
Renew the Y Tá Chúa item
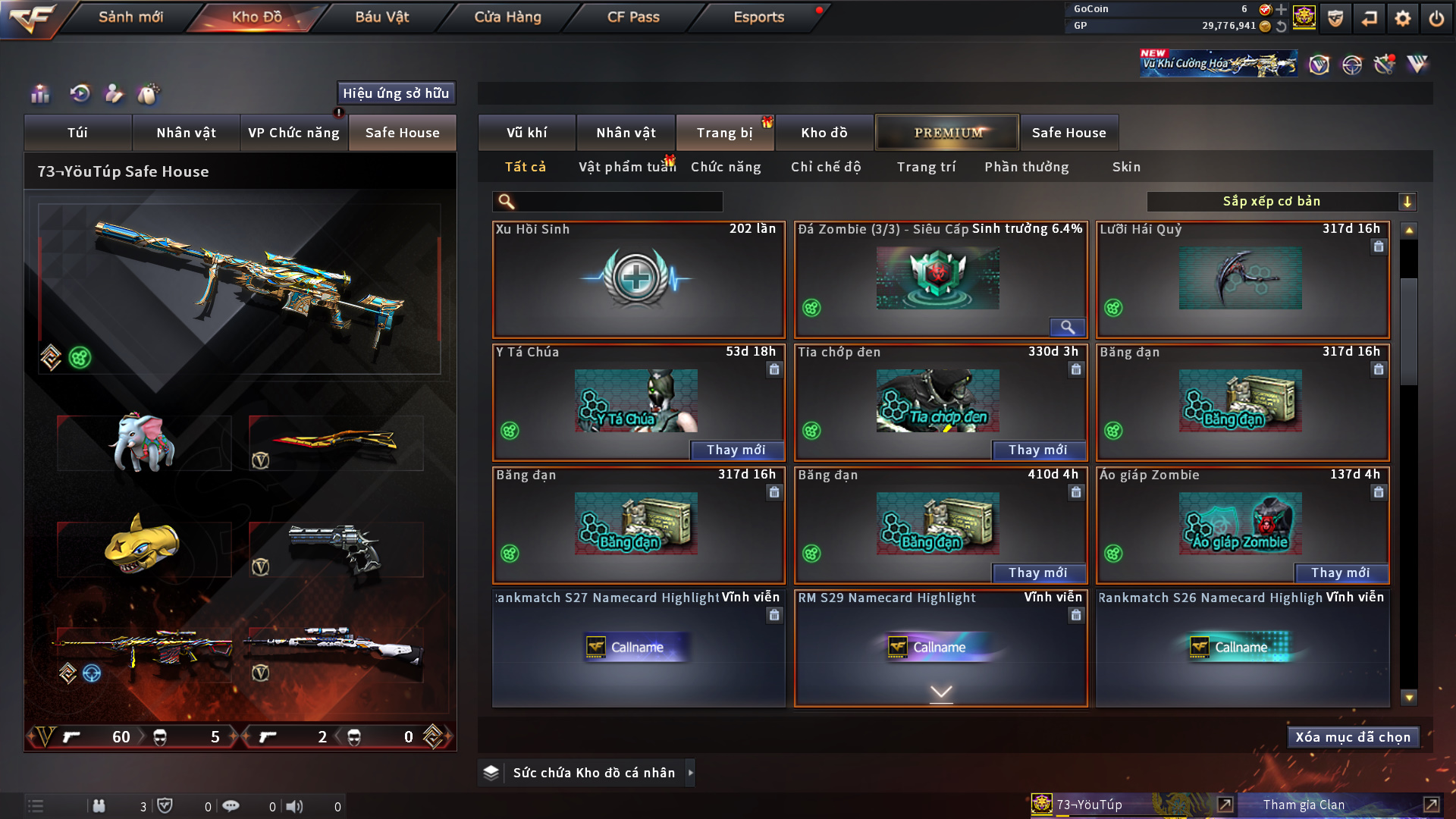[736, 450]
